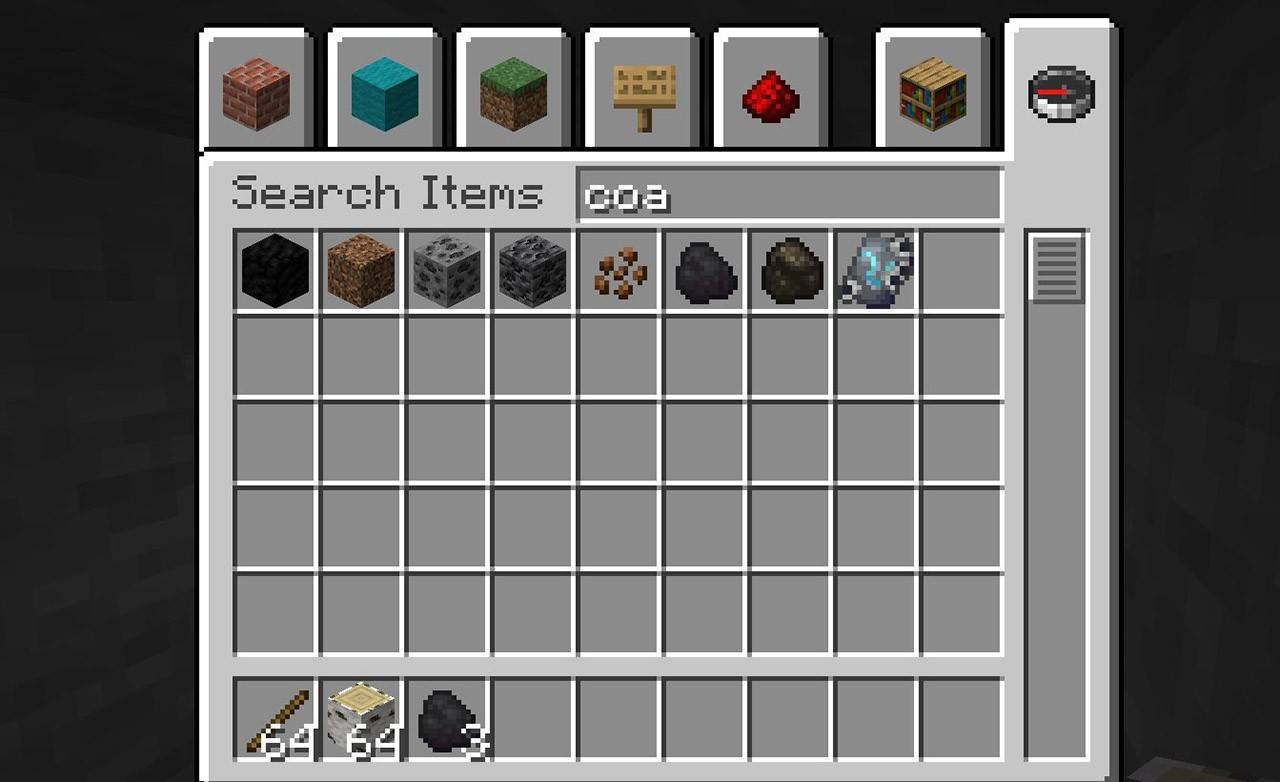Select the Cocoa Beans item
Screen dimensions: 1280x782
coord(618,270)
